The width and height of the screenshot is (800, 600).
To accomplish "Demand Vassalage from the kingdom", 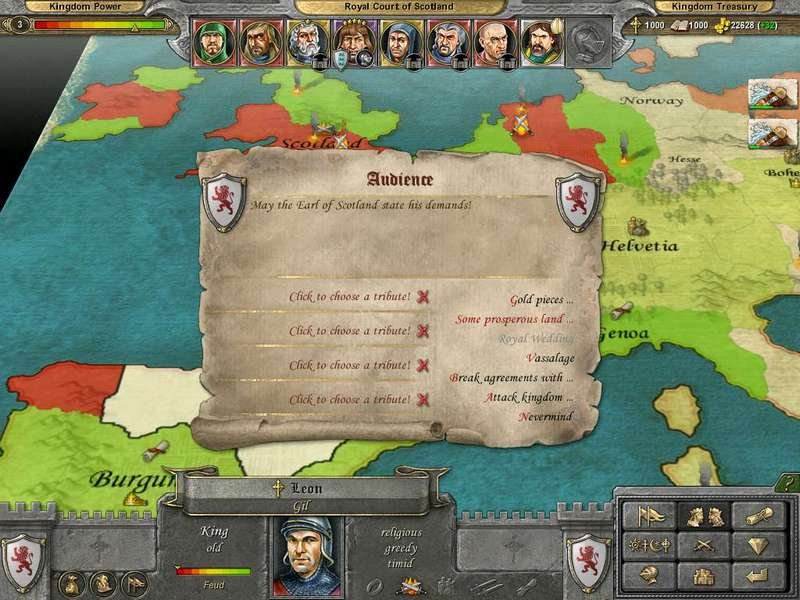I will pyautogui.click(x=549, y=358).
